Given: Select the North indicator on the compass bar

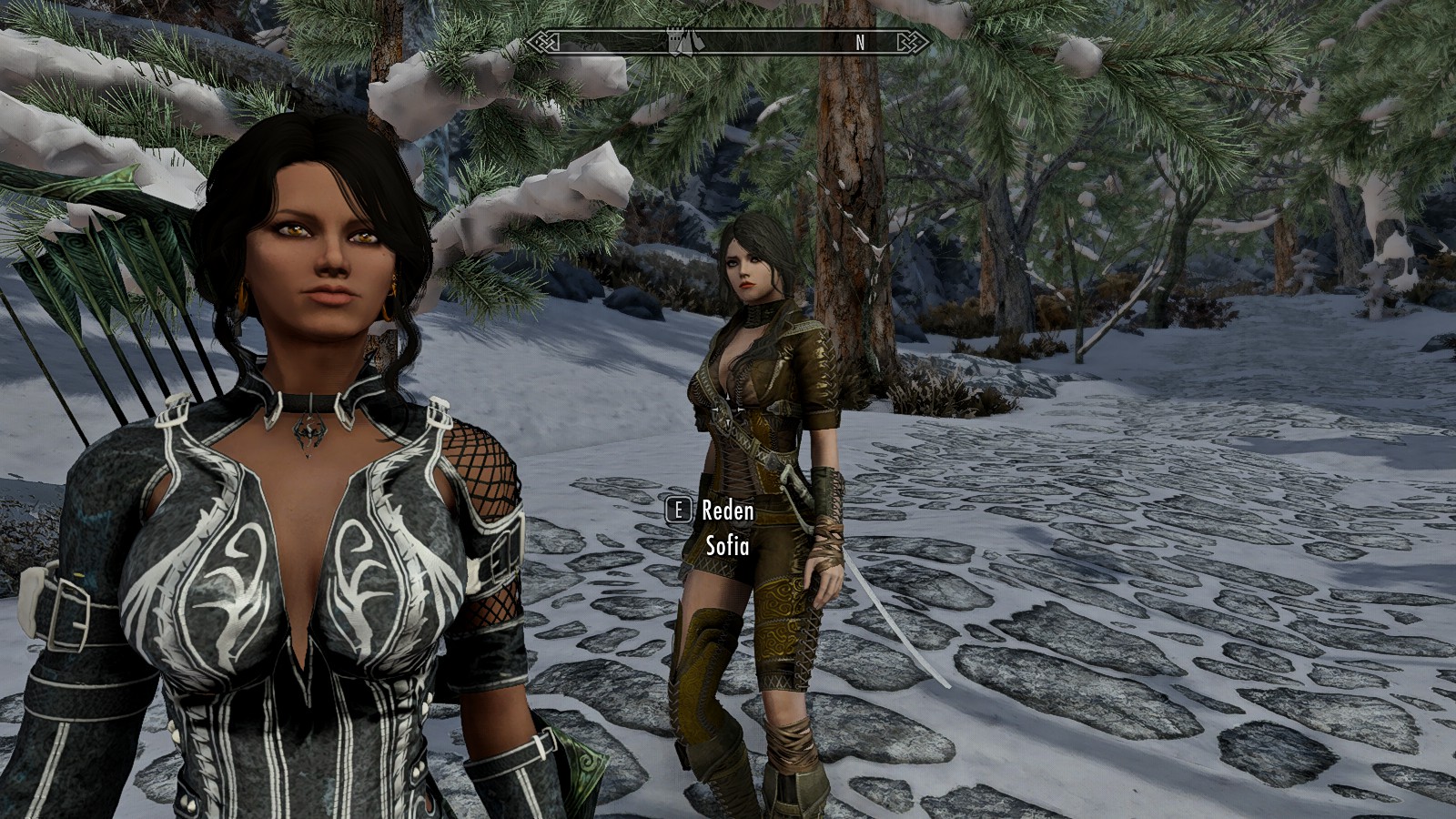Looking at the screenshot, I should point(860,42).
